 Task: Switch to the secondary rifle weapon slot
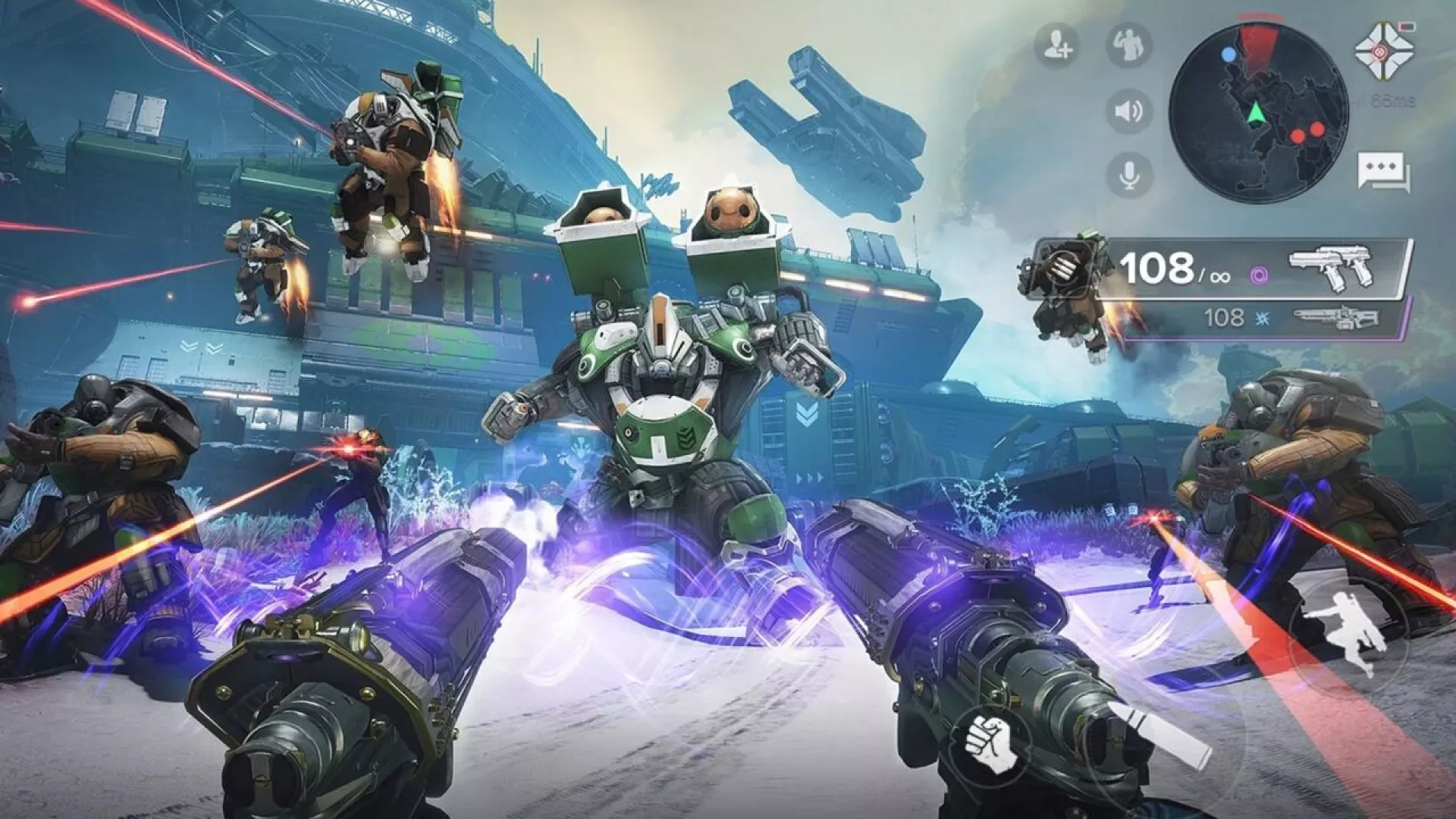pyautogui.click(x=1335, y=318)
